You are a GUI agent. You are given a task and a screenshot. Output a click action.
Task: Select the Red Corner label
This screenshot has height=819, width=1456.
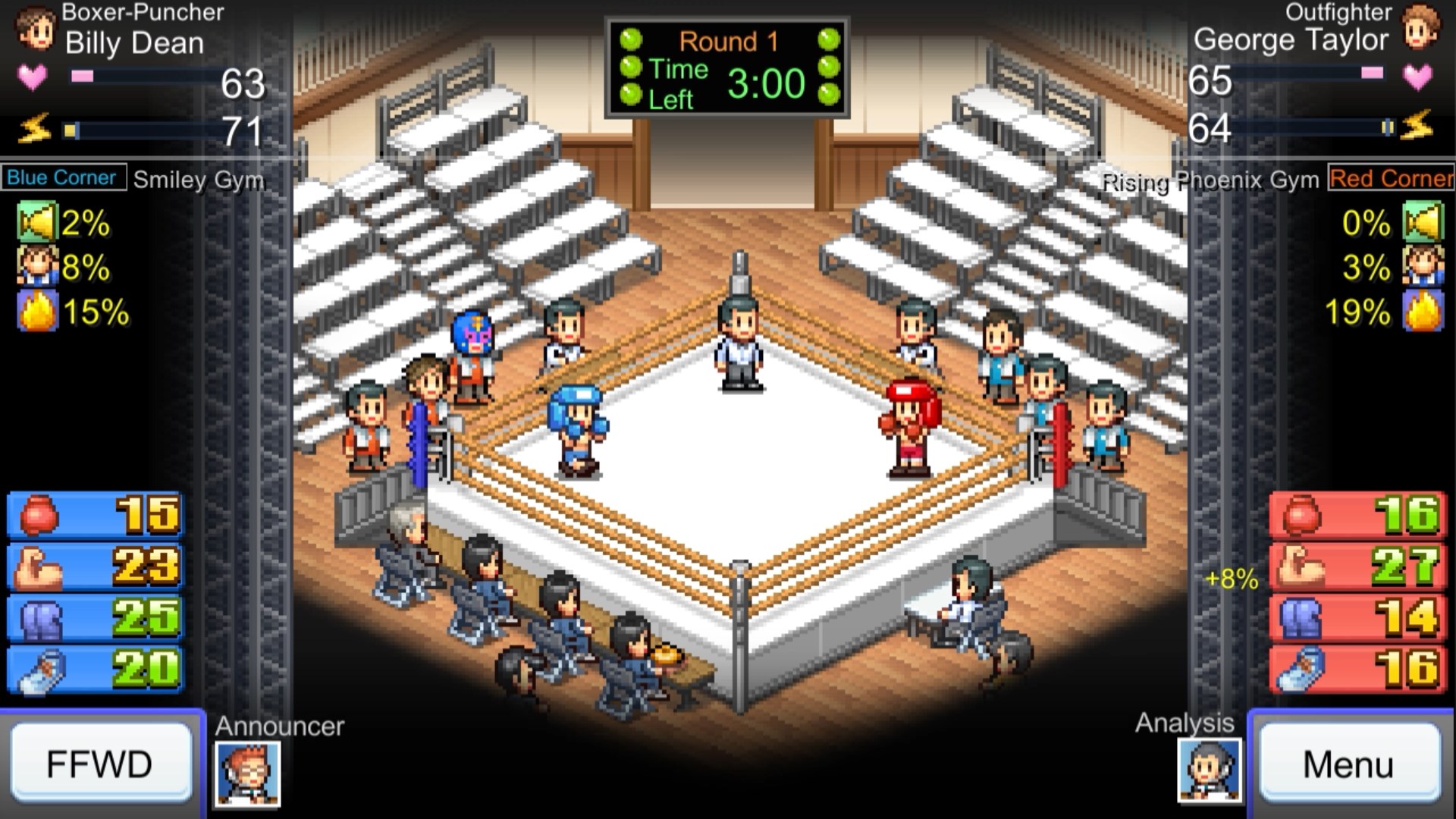(1392, 179)
